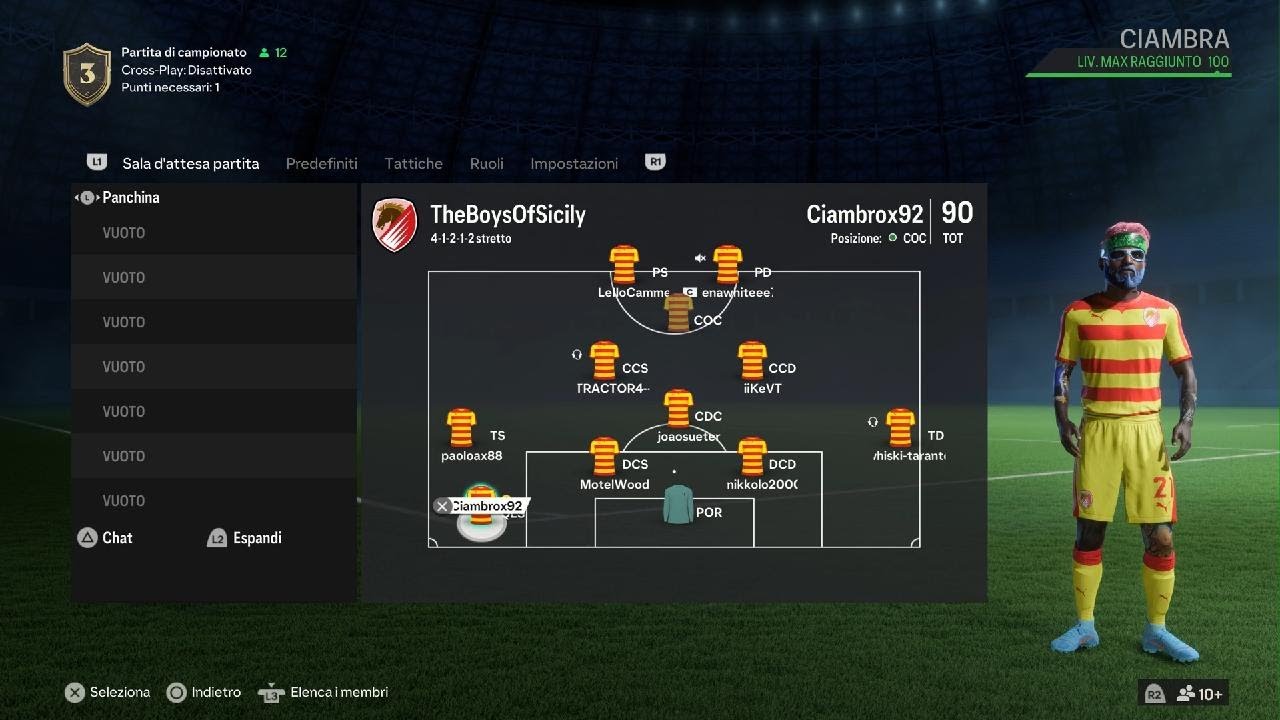Choose the TS player paoloax88

coord(461,428)
